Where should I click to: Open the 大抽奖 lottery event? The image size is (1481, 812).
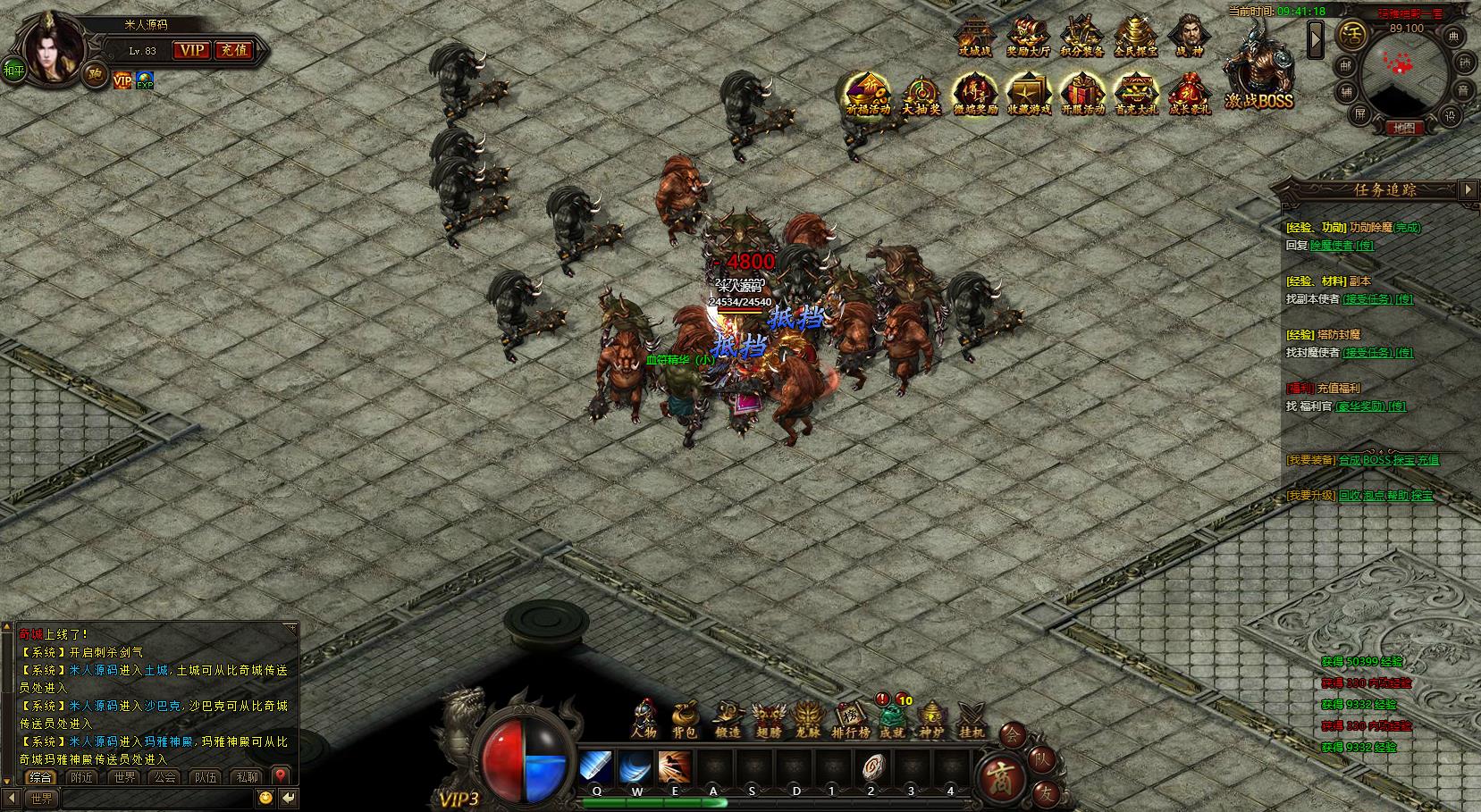921,94
